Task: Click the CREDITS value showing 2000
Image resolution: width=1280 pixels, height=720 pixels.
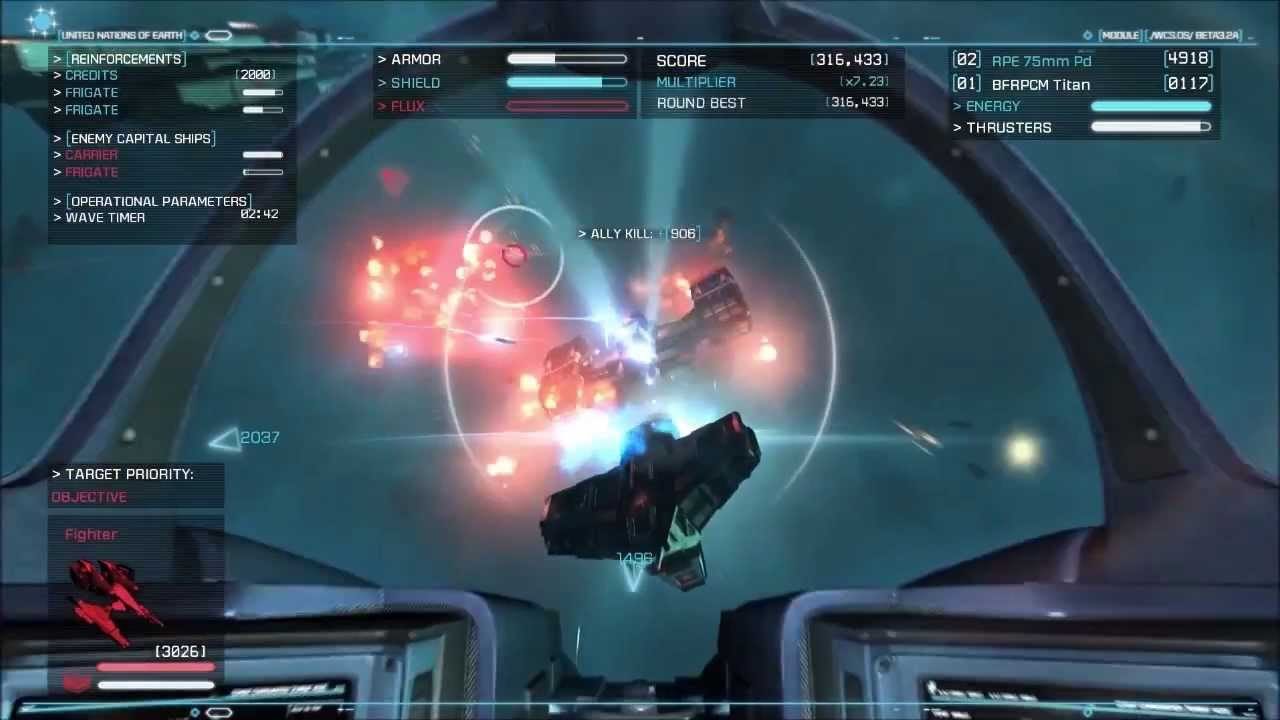Action: point(255,74)
